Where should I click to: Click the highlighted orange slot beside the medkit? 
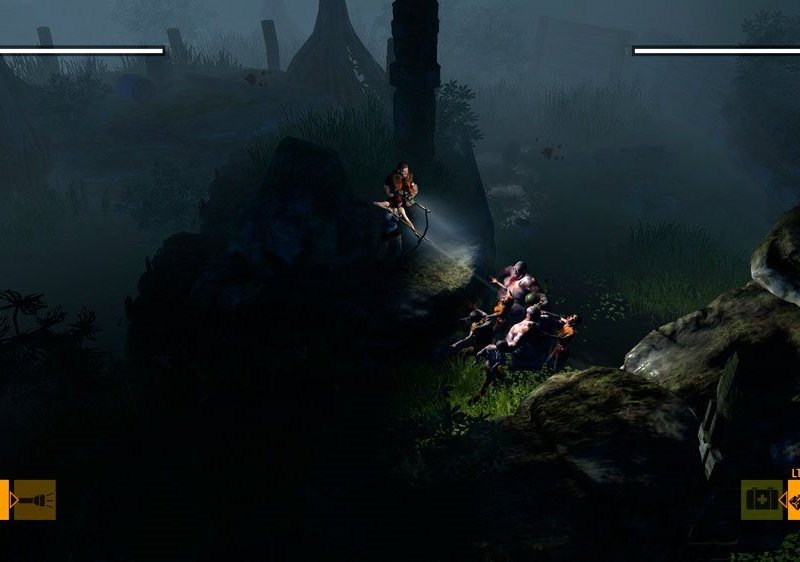click(x=794, y=500)
